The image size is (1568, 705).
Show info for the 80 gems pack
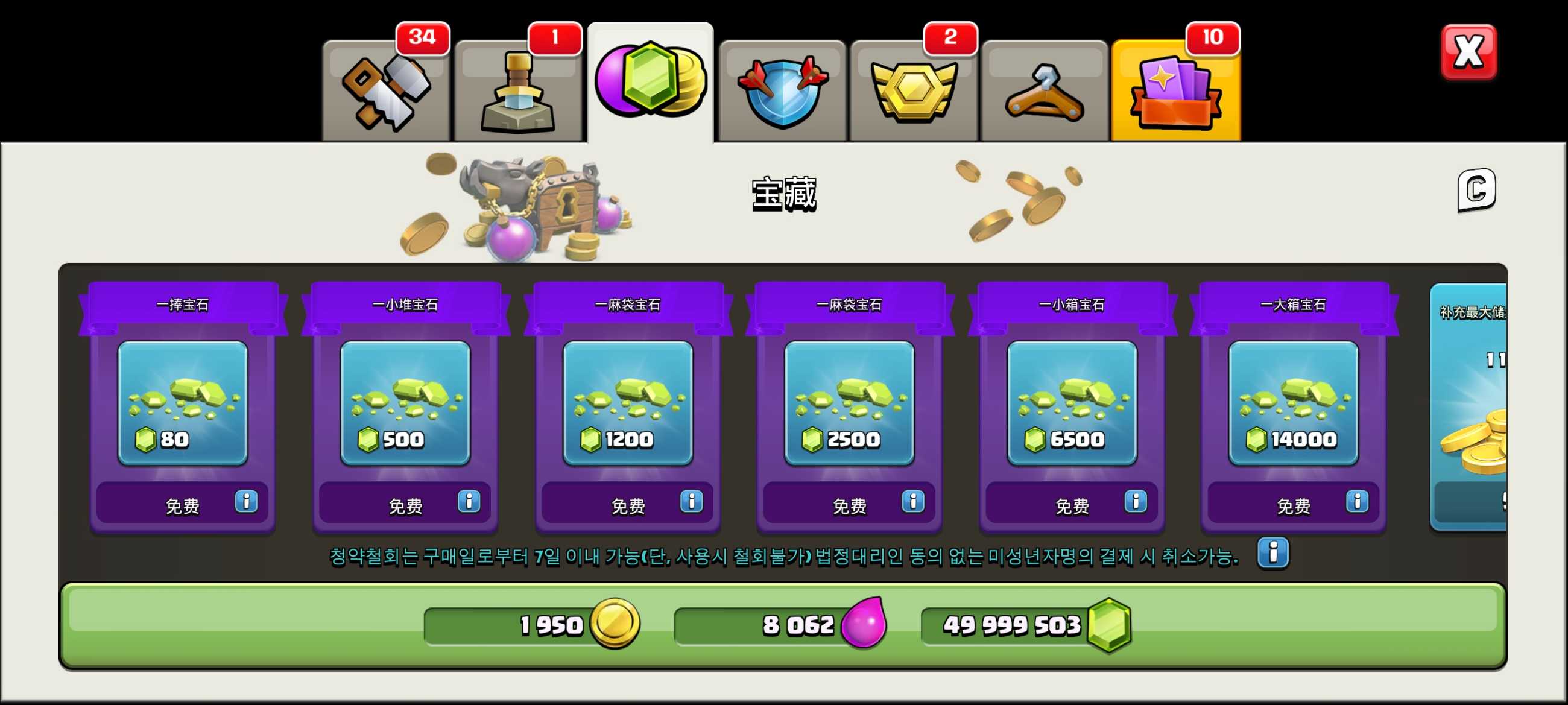pyautogui.click(x=246, y=502)
